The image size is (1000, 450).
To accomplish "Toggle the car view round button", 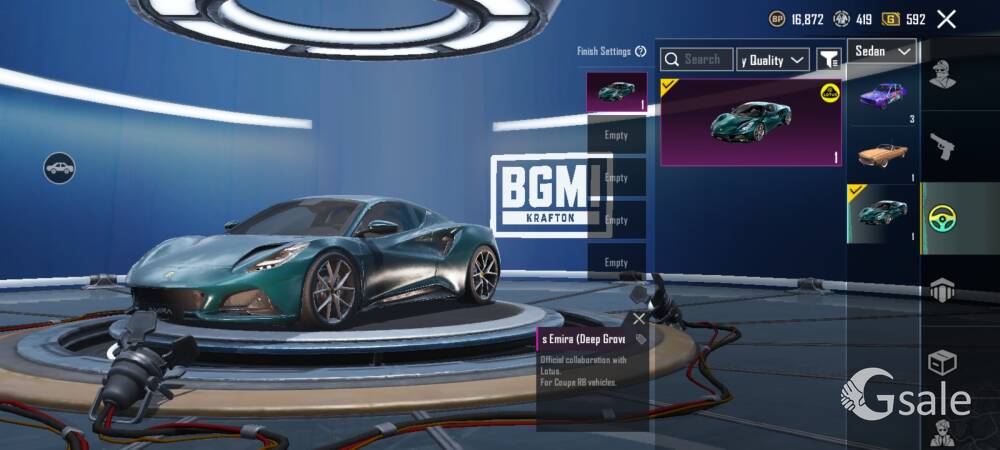I will point(60,167).
